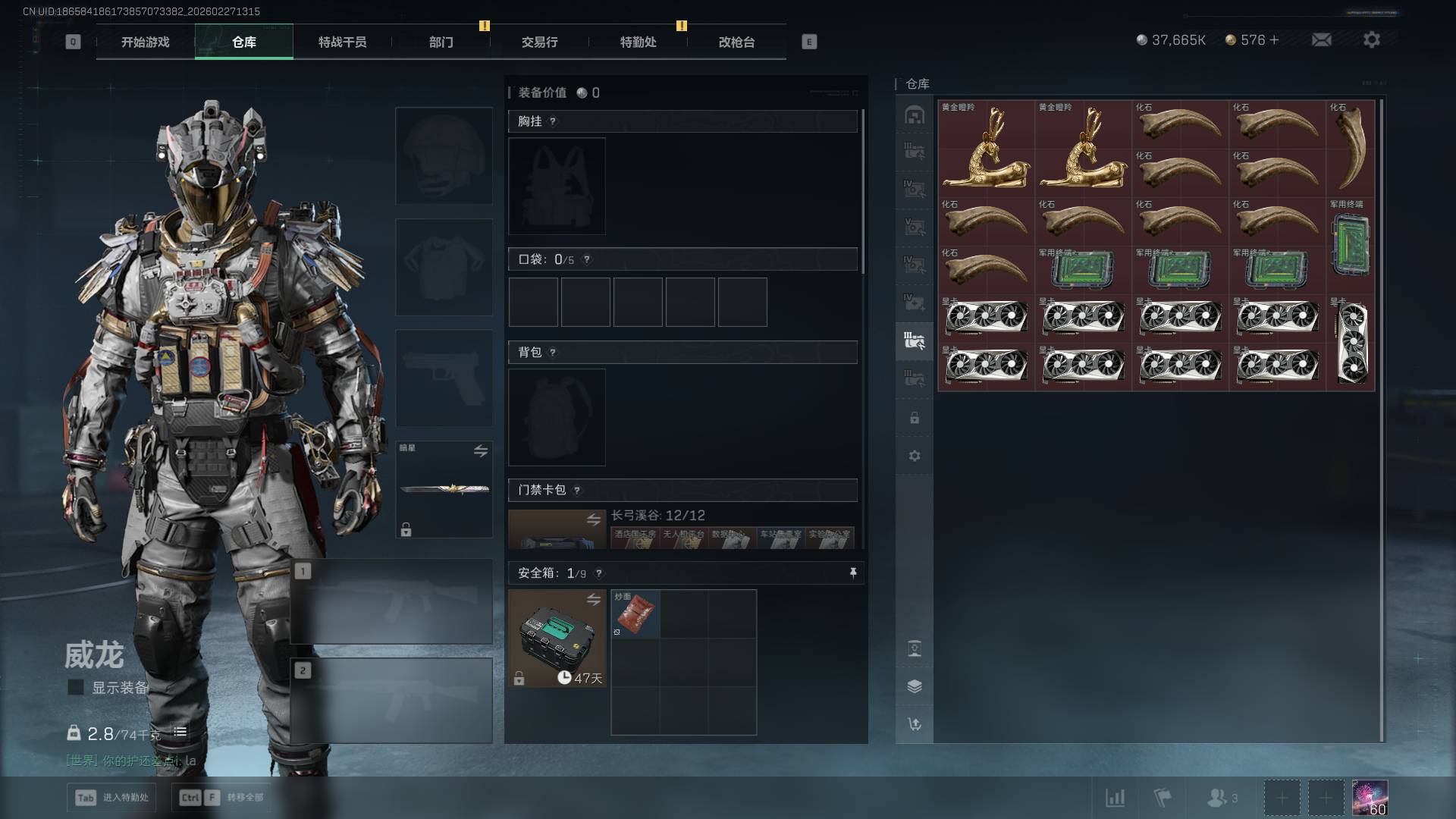Select the 特勤处 tab
Image resolution: width=1456 pixels, height=819 pixels.
coord(638,42)
